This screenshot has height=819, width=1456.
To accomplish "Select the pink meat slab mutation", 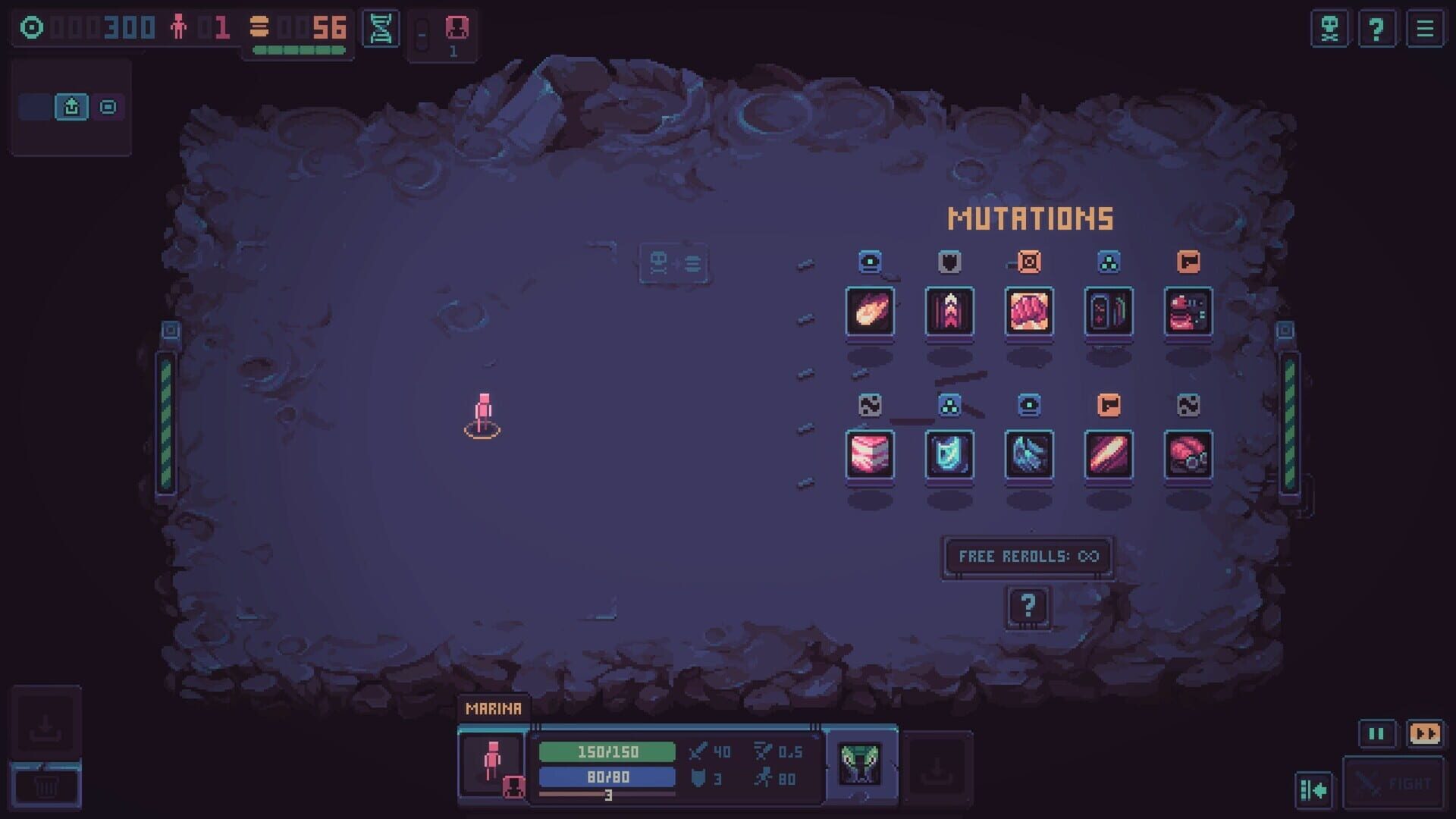I will pos(870,455).
